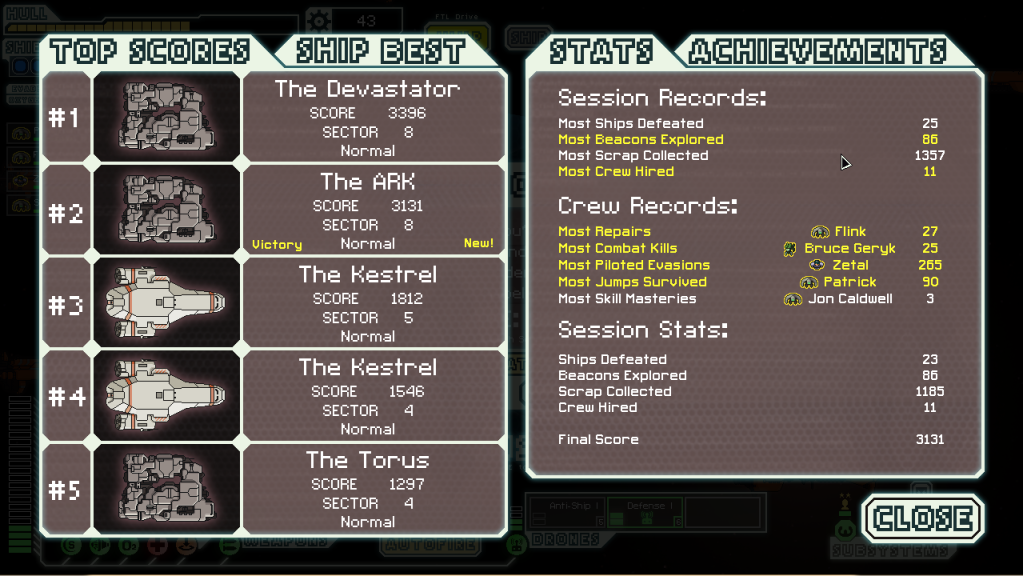Close the score screen
This screenshot has width=1023, height=576.
(x=923, y=518)
